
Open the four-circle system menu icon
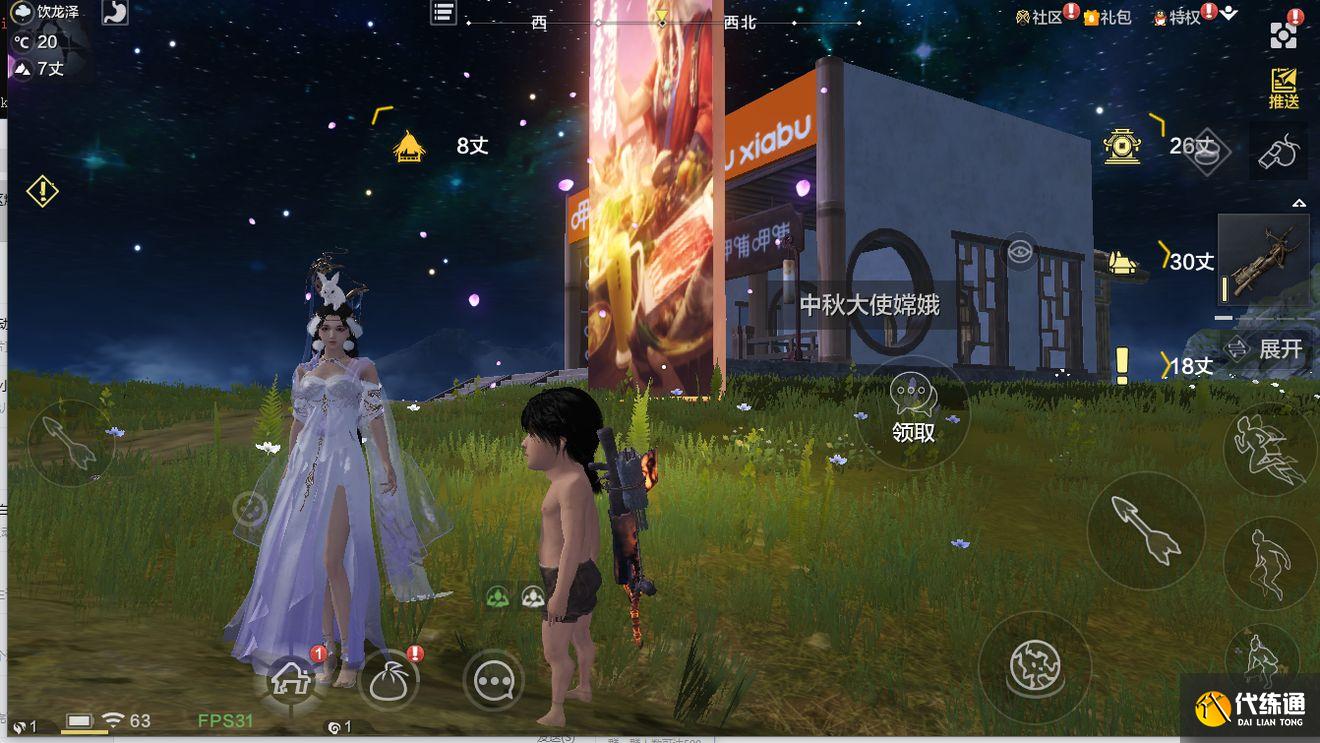click(1284, 35)
